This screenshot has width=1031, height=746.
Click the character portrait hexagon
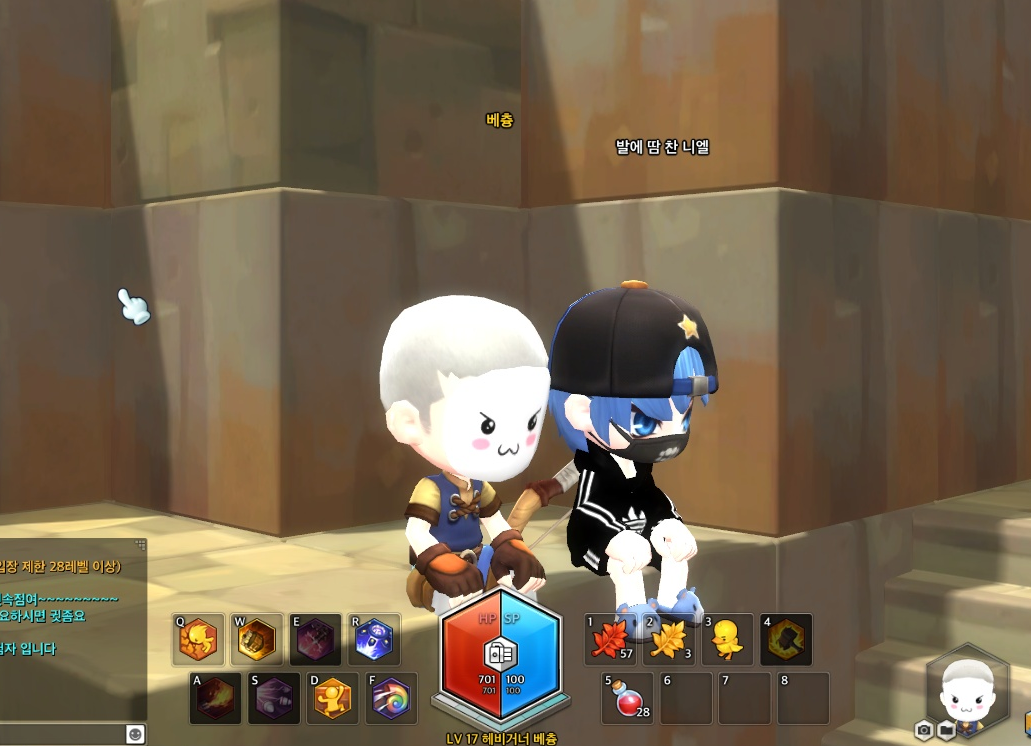tap(968, 690)
